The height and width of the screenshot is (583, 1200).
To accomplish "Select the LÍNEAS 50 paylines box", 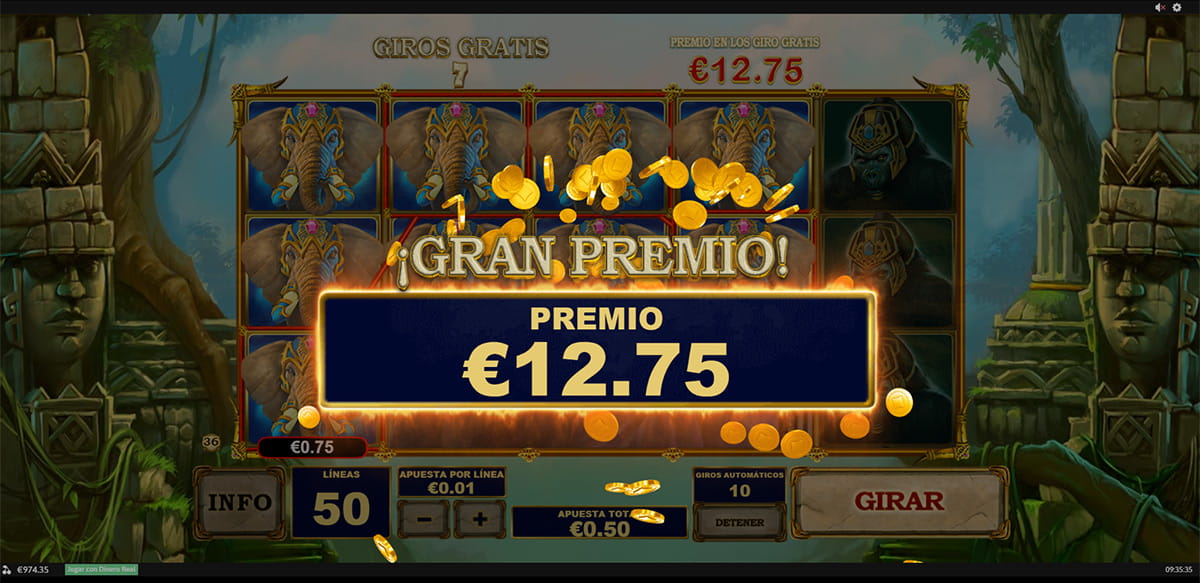I will tap(340, 503).
